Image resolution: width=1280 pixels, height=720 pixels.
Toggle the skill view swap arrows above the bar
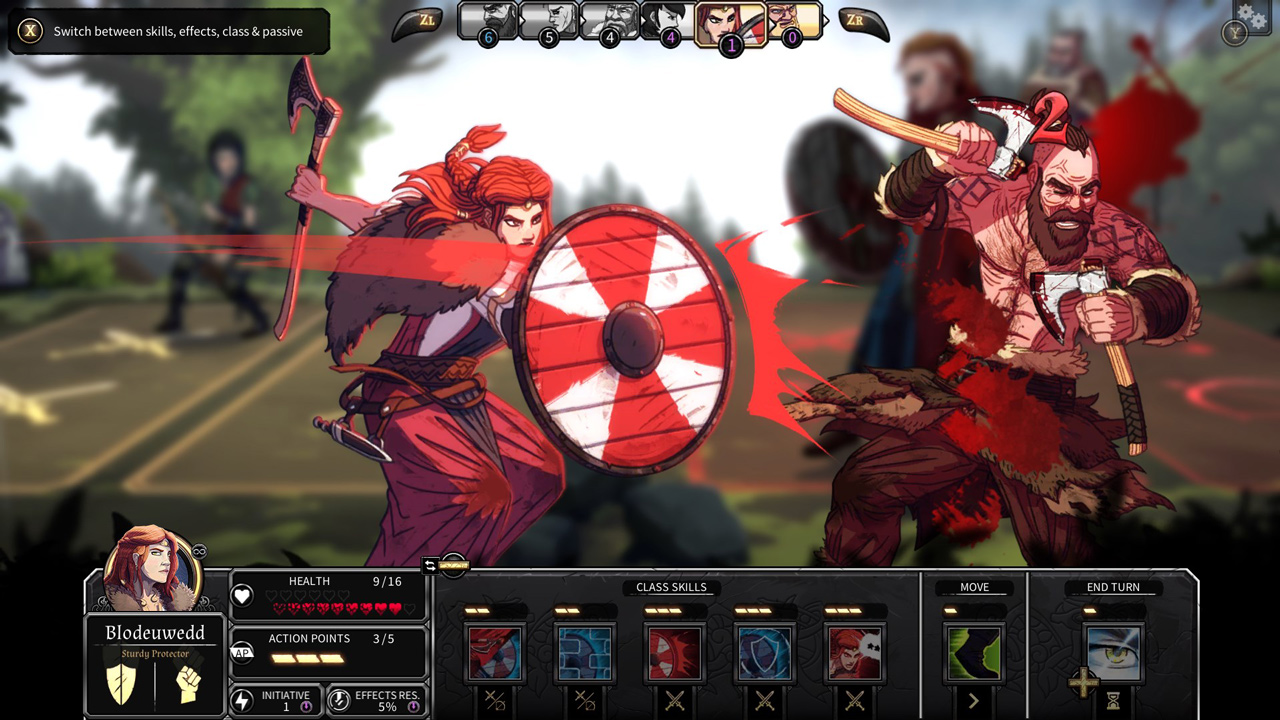click(431, 563)
